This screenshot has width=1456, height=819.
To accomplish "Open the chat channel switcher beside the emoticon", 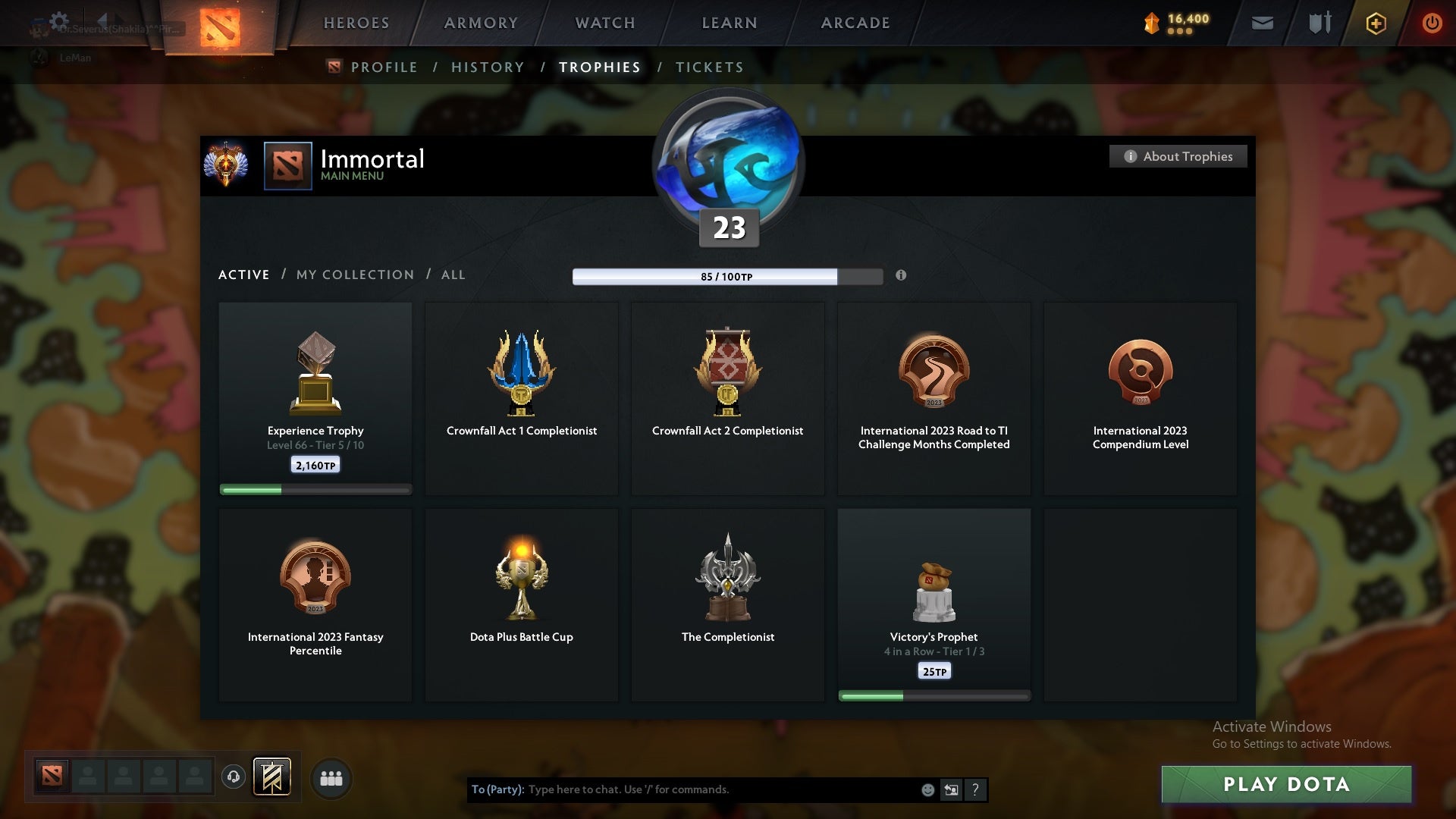I will (951, 789).
